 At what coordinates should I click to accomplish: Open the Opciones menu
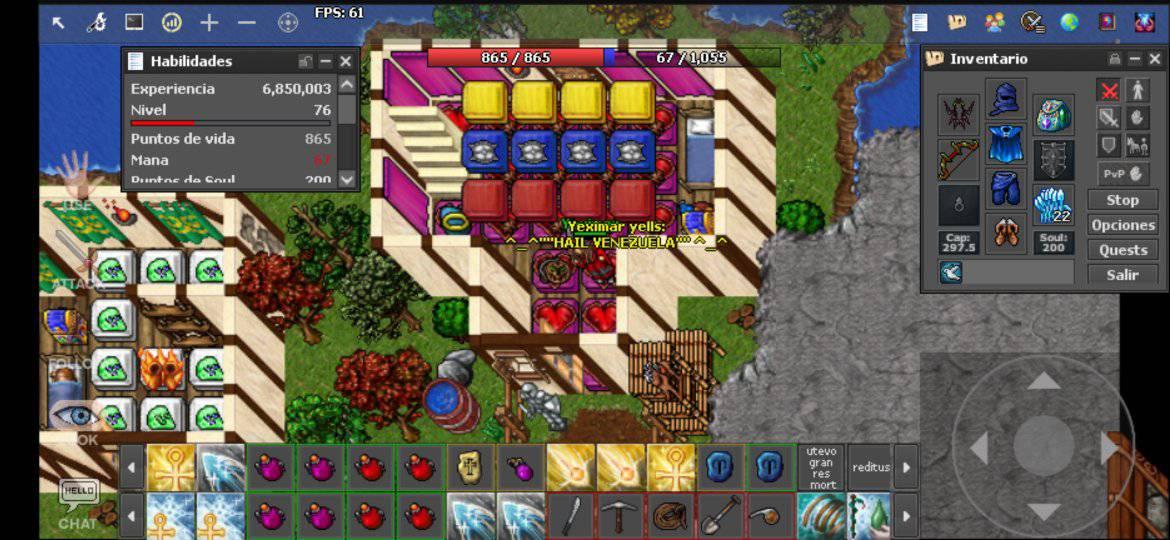1122,225
